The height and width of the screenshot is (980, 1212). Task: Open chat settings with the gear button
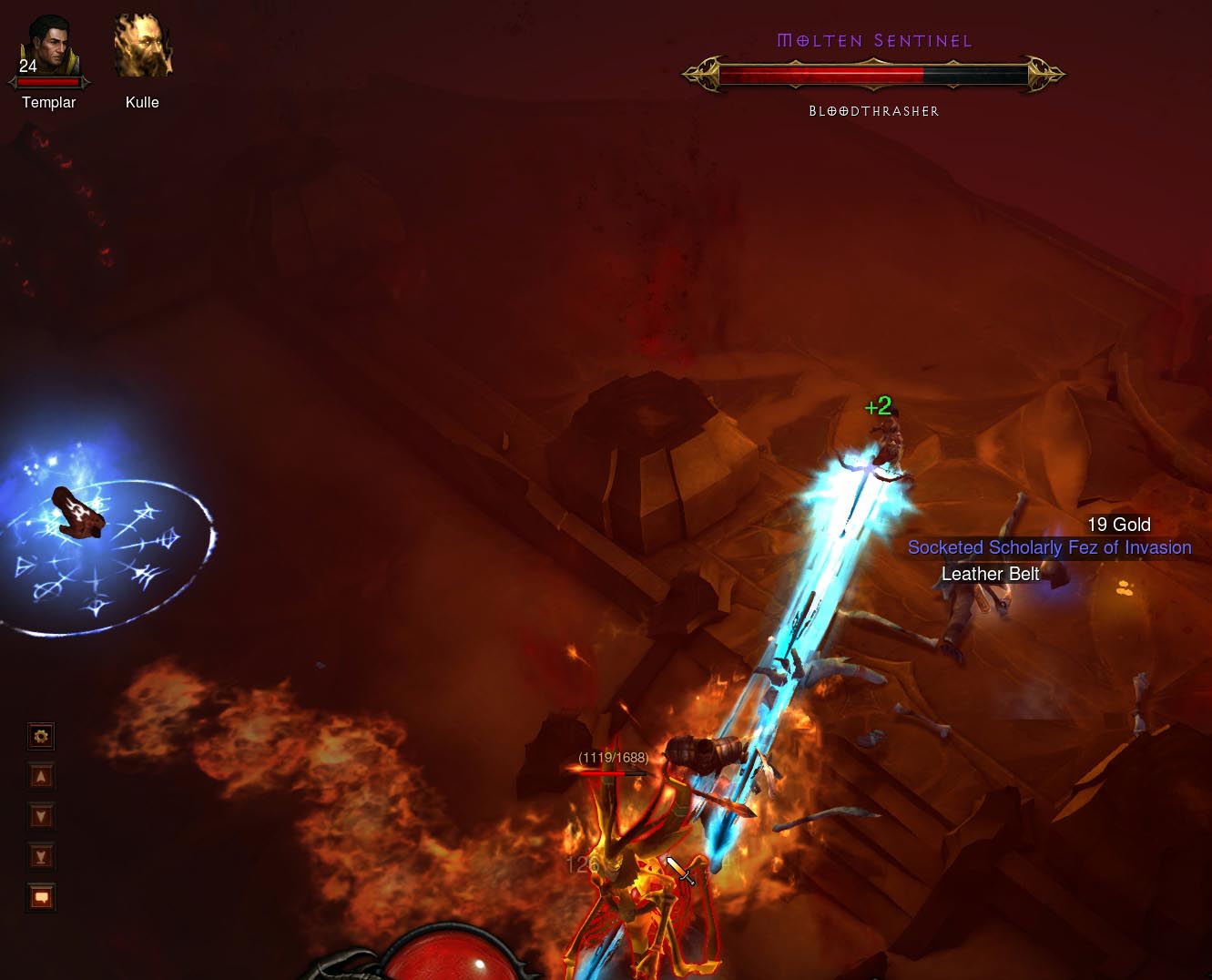(x=41, y=736)
